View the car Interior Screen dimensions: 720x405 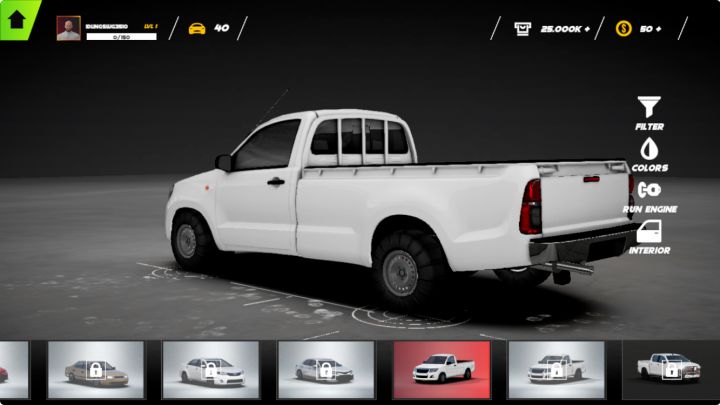pyautogui.click(x=649, y=236)
